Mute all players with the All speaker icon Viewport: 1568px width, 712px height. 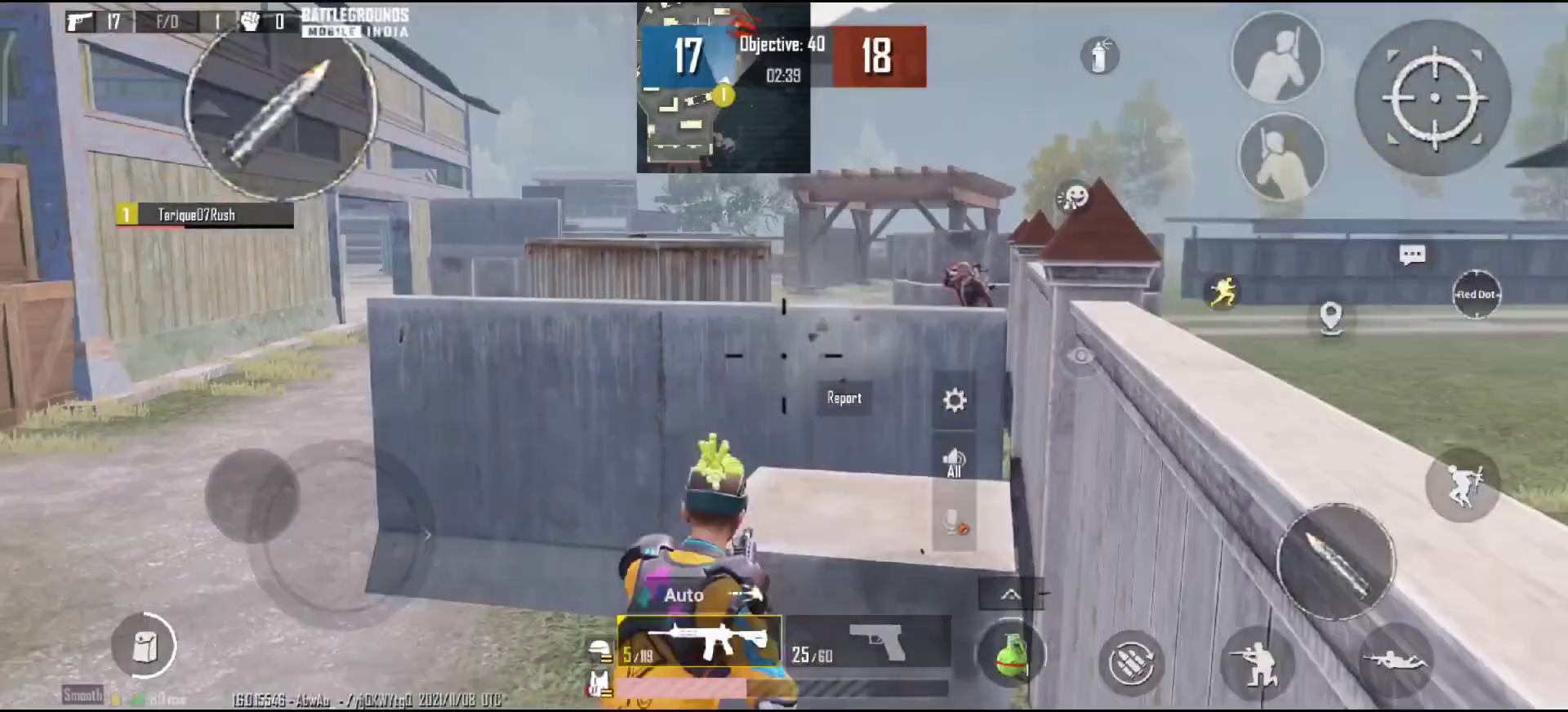click(954, 460)
